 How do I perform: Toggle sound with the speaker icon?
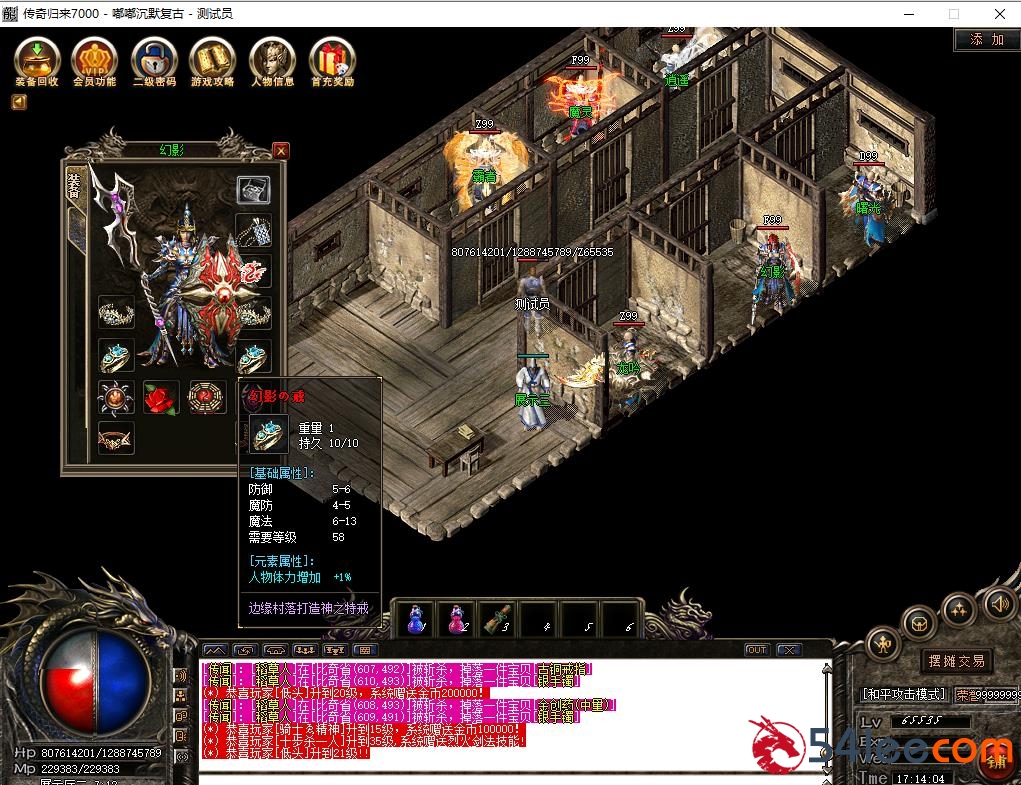(997, 603)
